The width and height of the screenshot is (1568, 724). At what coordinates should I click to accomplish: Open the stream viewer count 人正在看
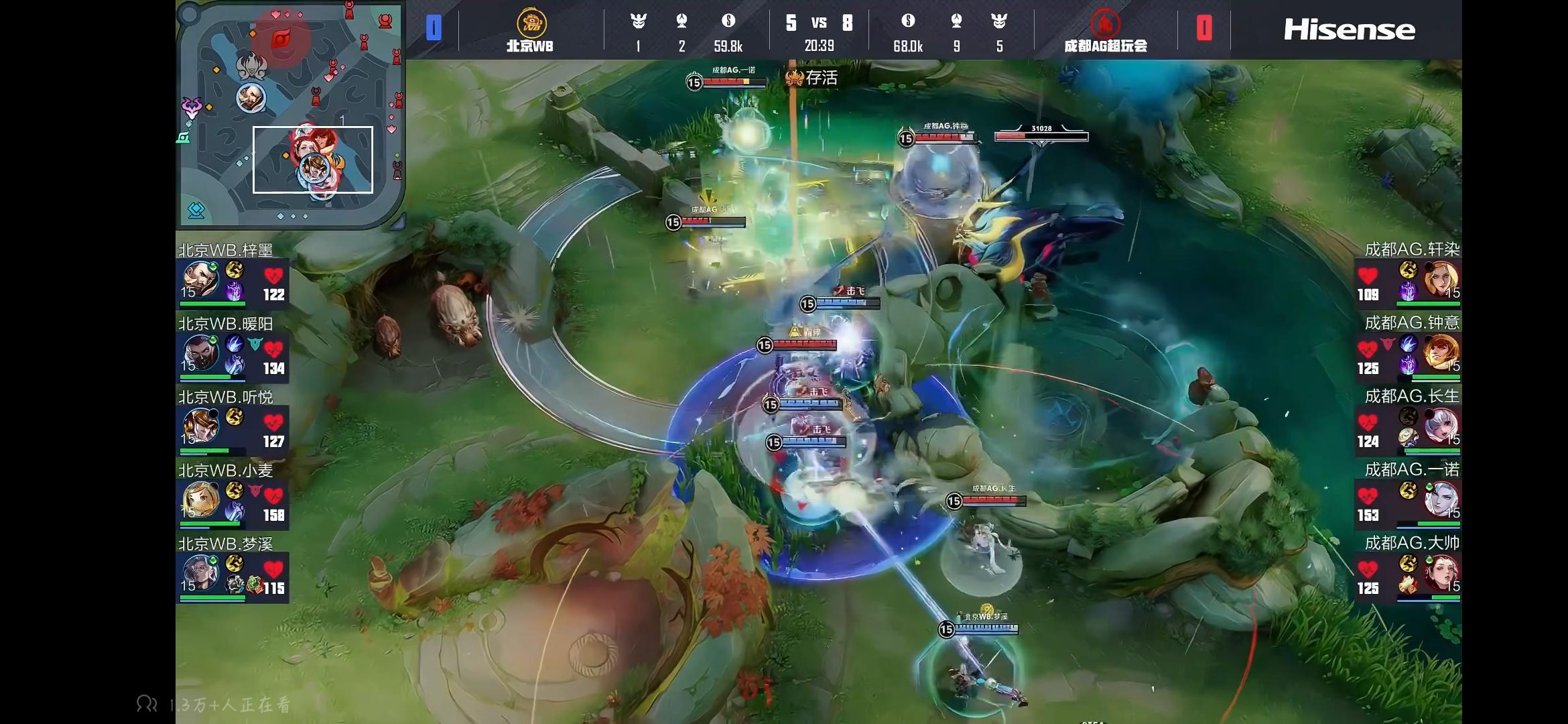click(x=213, y=704)
